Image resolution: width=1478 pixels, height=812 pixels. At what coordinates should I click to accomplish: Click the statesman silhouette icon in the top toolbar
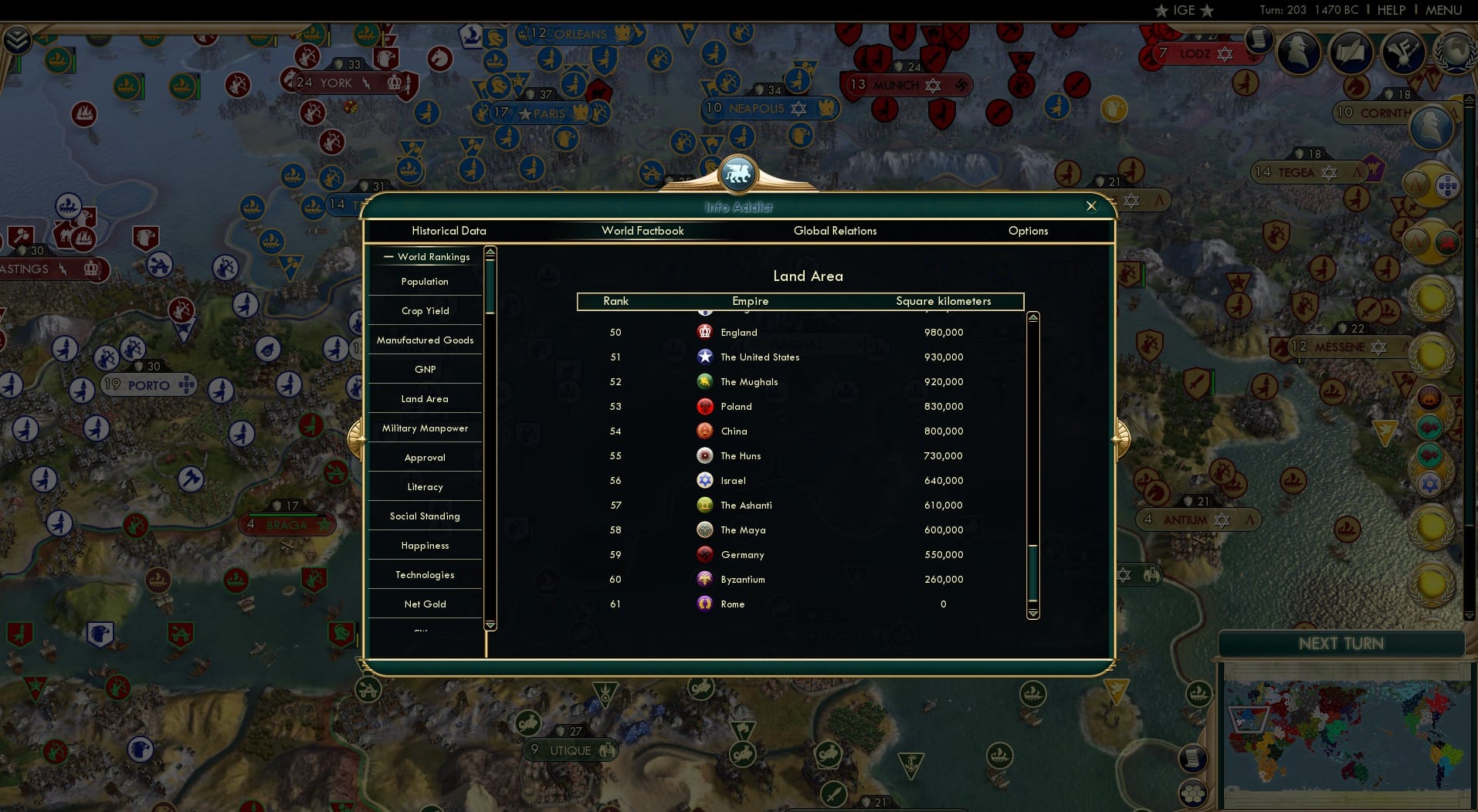(x=1297, y=52)
